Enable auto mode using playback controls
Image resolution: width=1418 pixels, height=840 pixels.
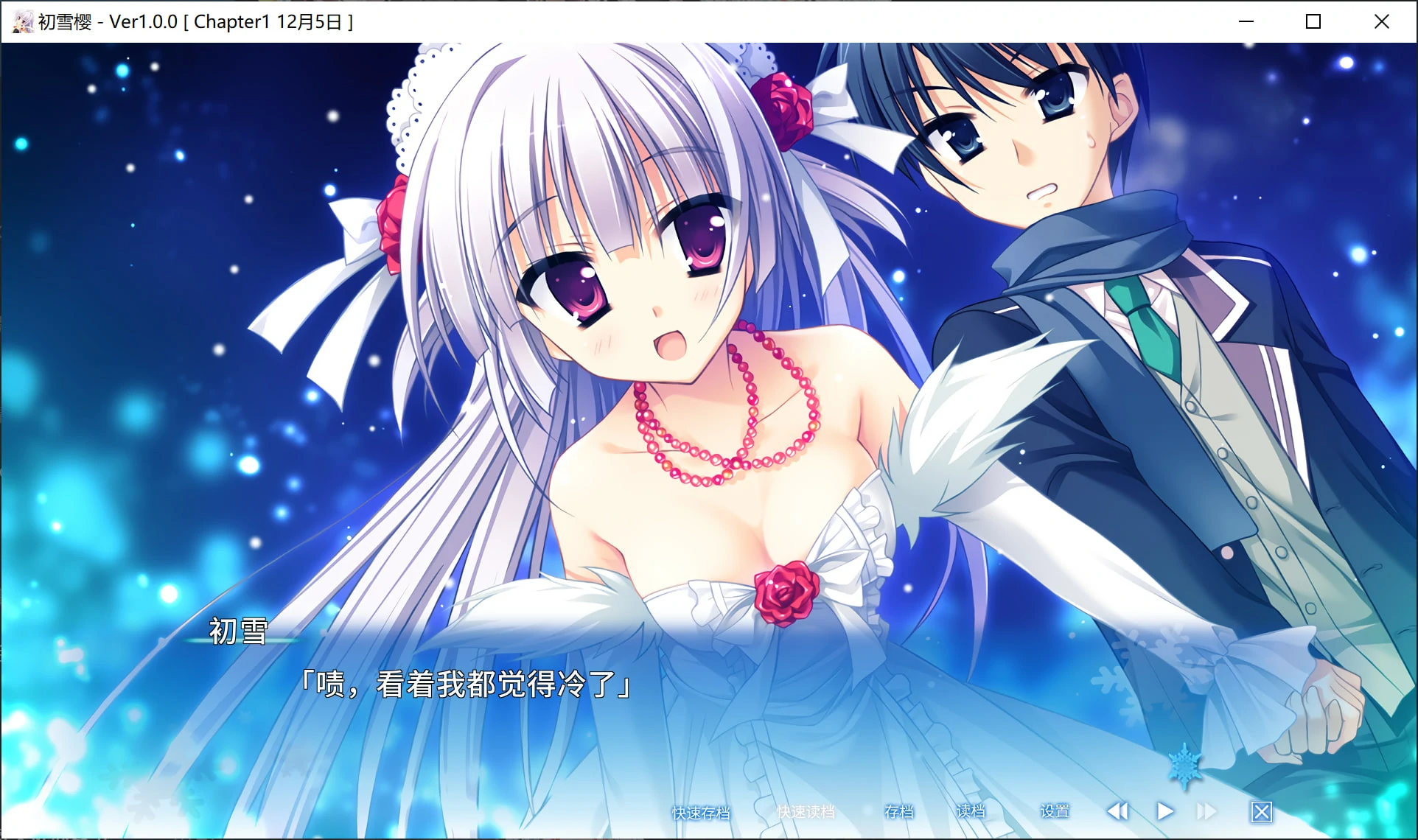tap(1166, 811)
